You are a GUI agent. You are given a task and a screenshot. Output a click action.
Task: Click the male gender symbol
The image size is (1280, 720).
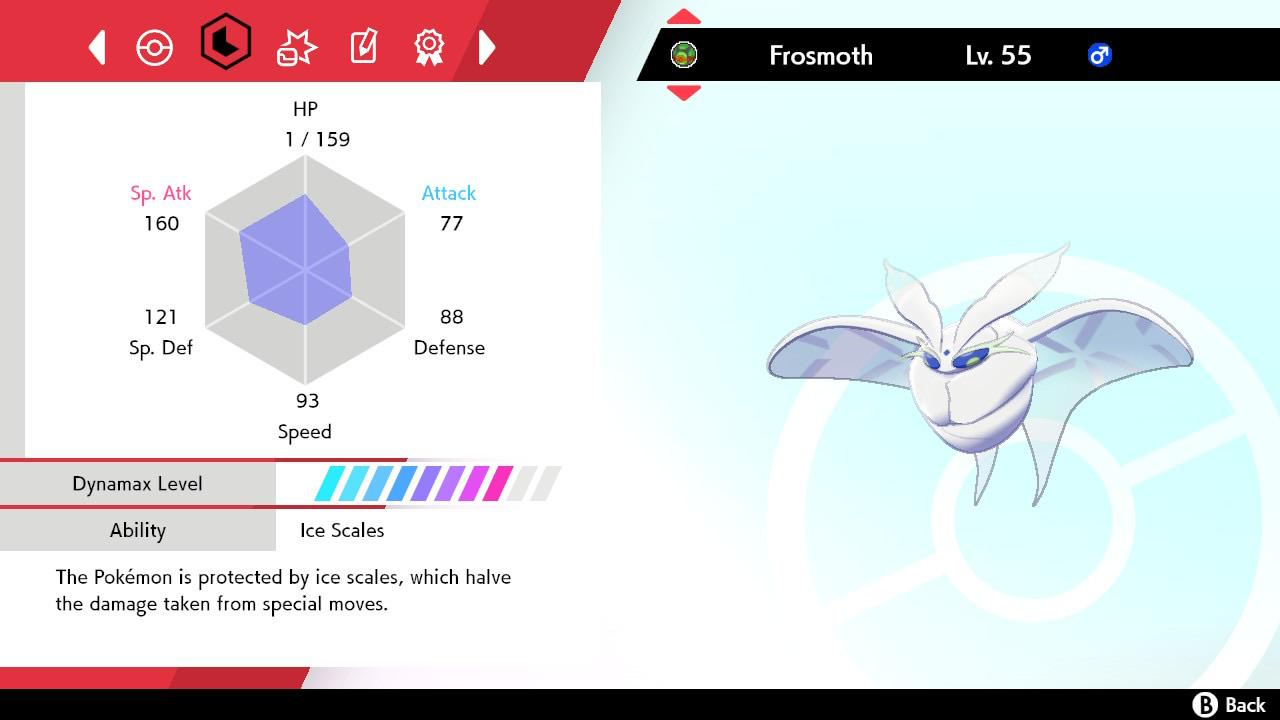click(1098, 55)
